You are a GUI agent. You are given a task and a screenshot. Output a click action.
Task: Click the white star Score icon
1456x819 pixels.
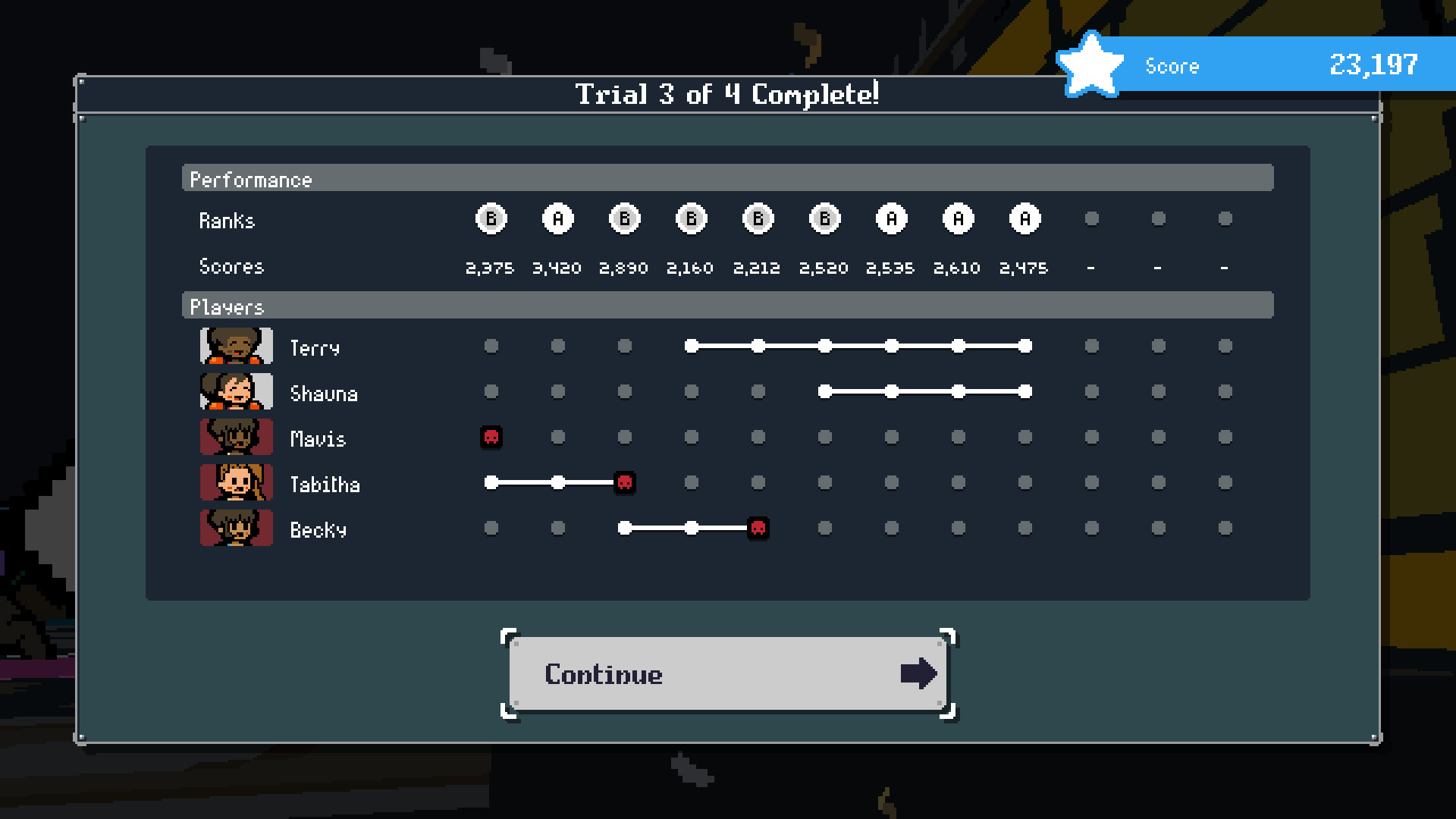coord(1090,64)
